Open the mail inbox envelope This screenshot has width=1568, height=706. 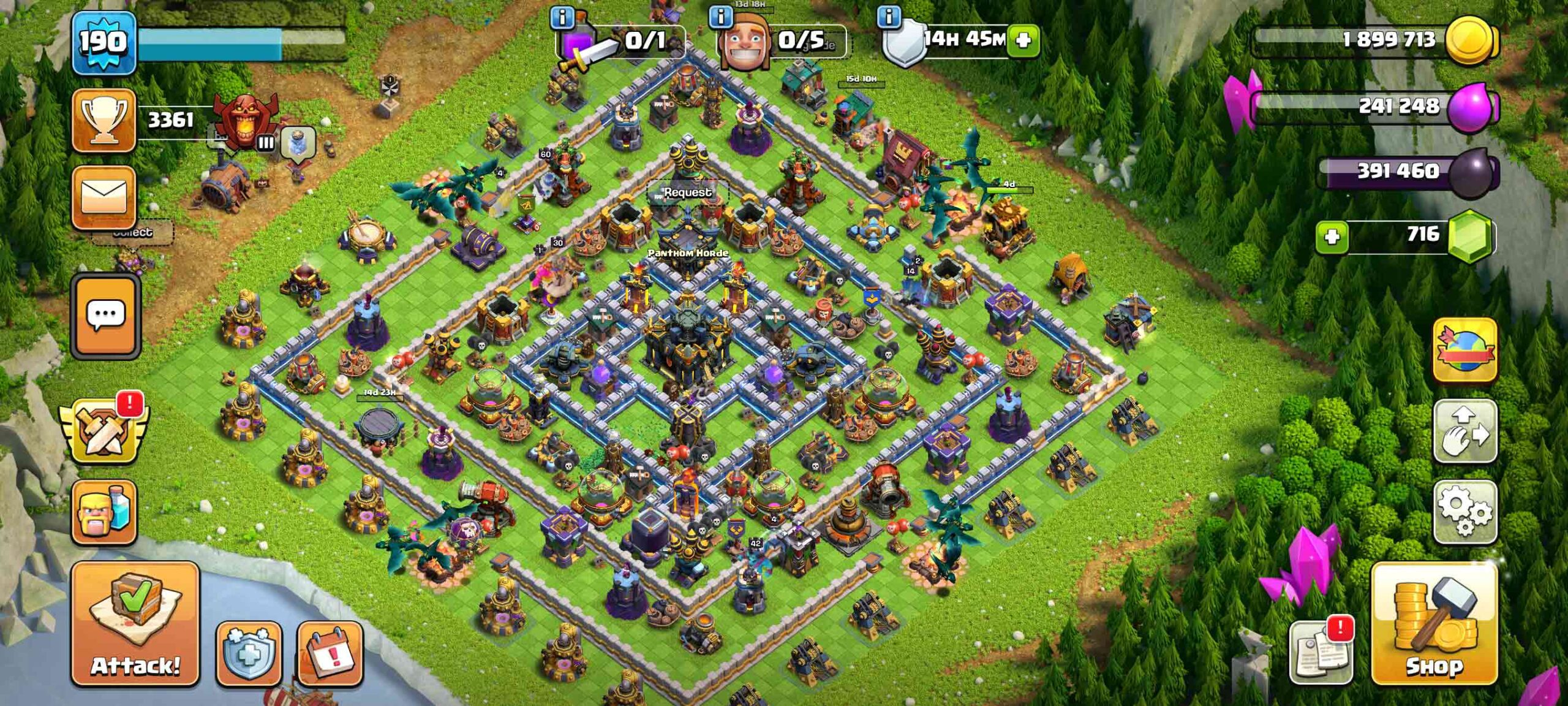point(104,196)
